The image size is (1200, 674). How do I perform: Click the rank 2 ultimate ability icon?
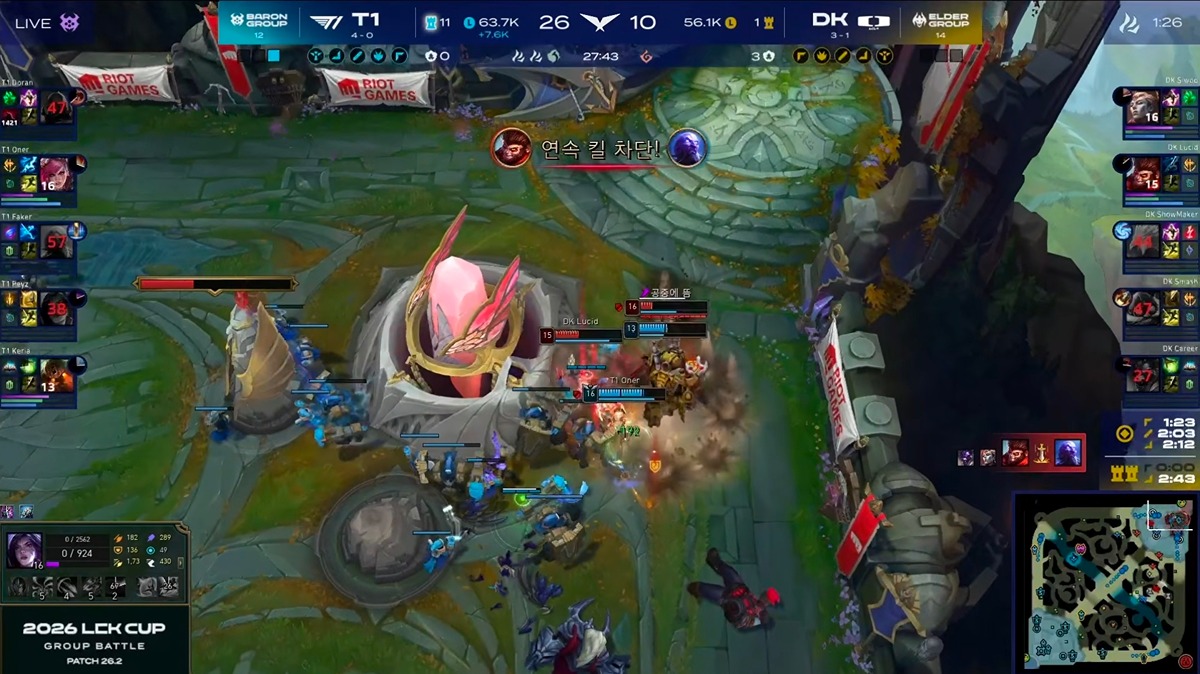pyautogui.click(x=117, y=587)
